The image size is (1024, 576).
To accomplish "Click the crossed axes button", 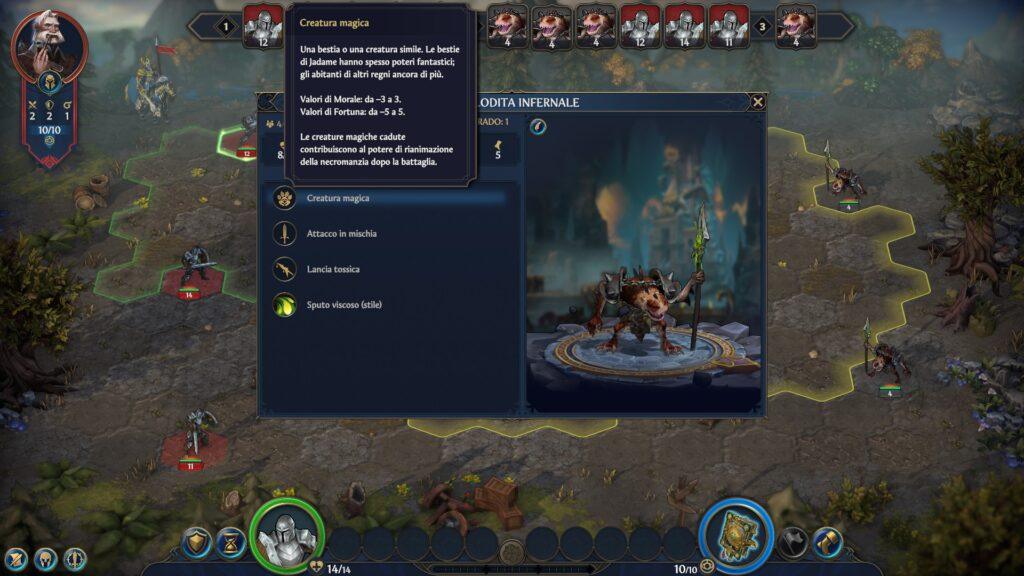I will click(x=793, y=543).
